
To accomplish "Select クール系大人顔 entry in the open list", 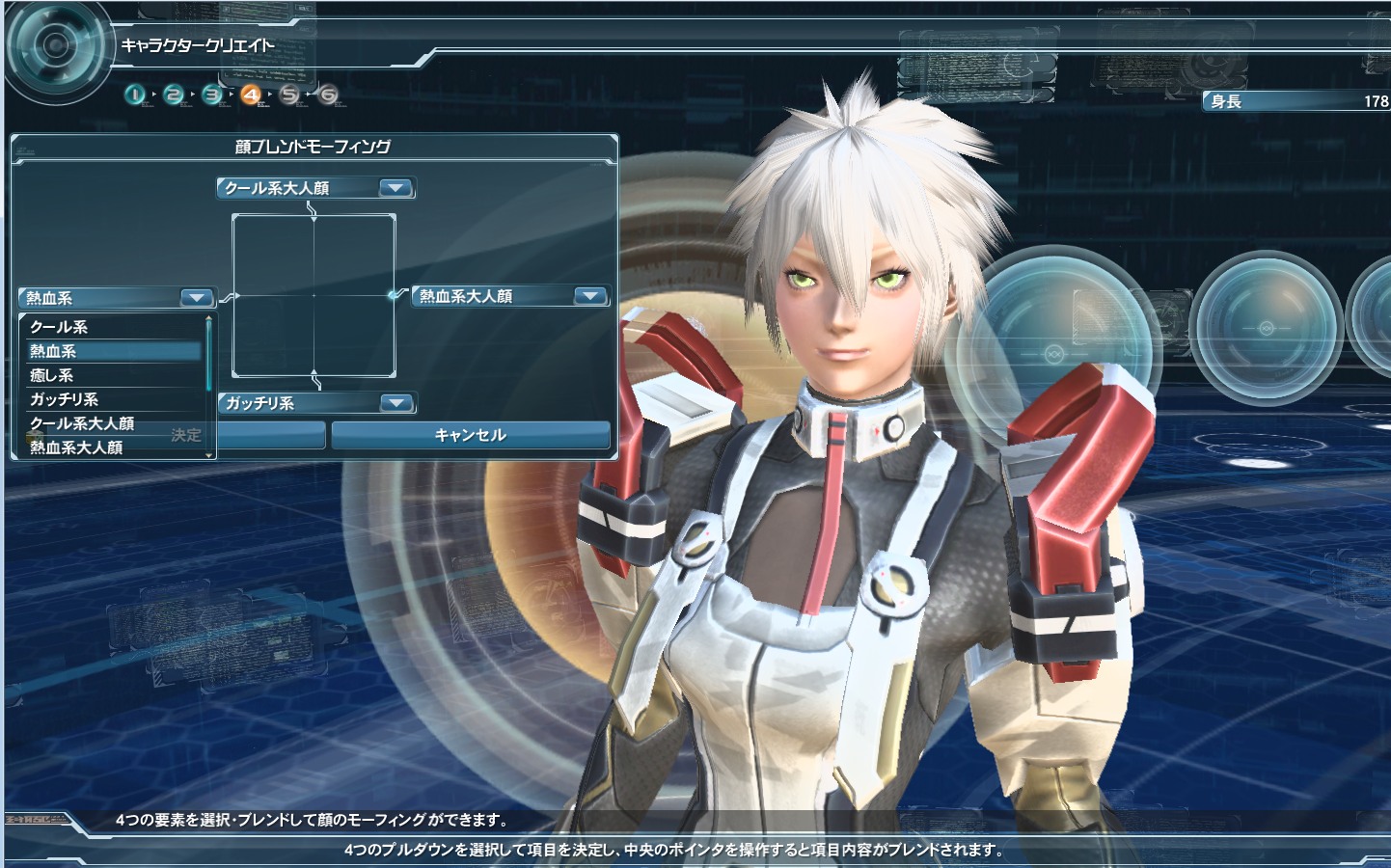I will tap(96, 423).
